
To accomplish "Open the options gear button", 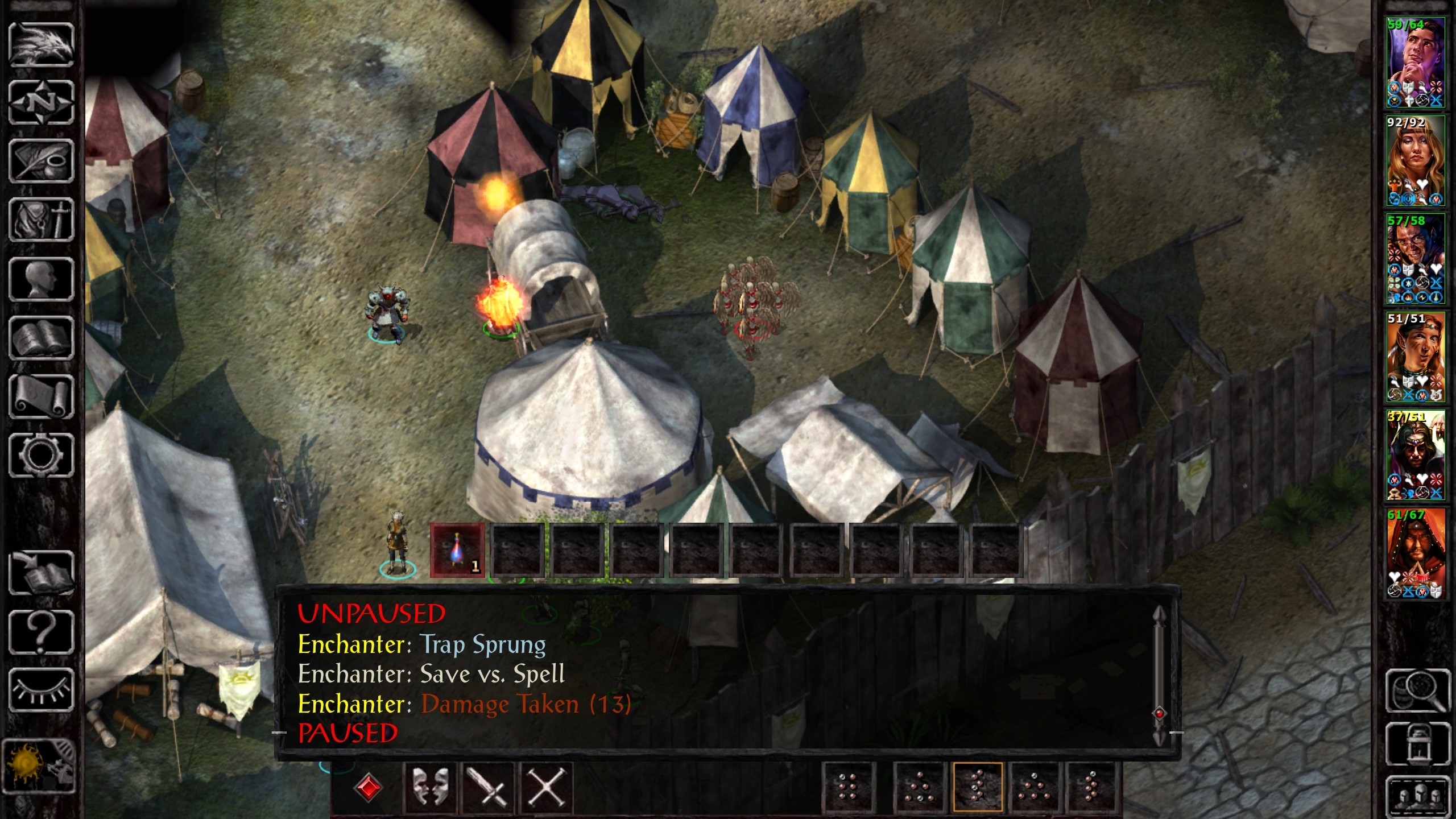I will 41,455.
